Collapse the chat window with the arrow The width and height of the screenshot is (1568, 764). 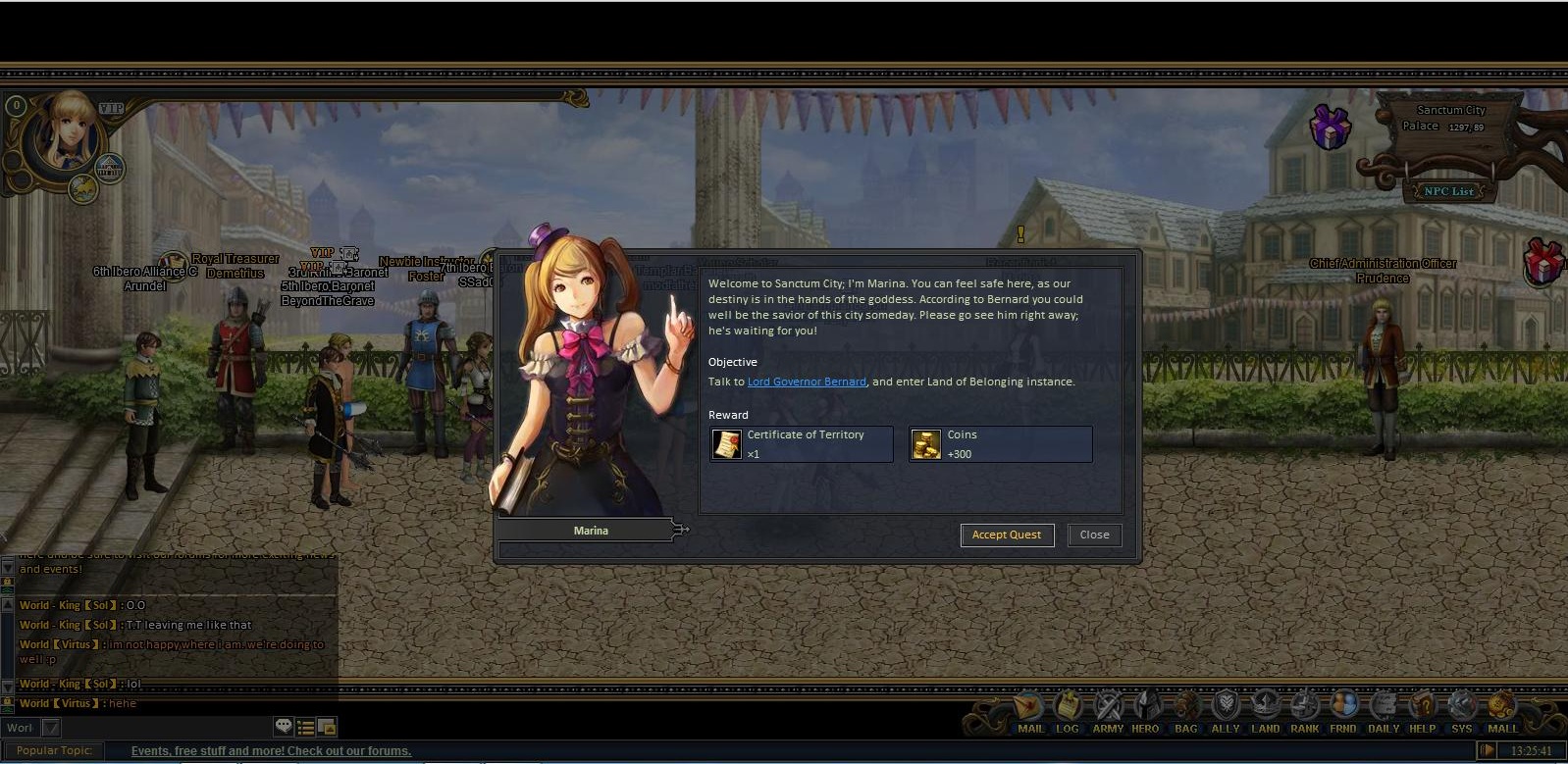(7, 686)
